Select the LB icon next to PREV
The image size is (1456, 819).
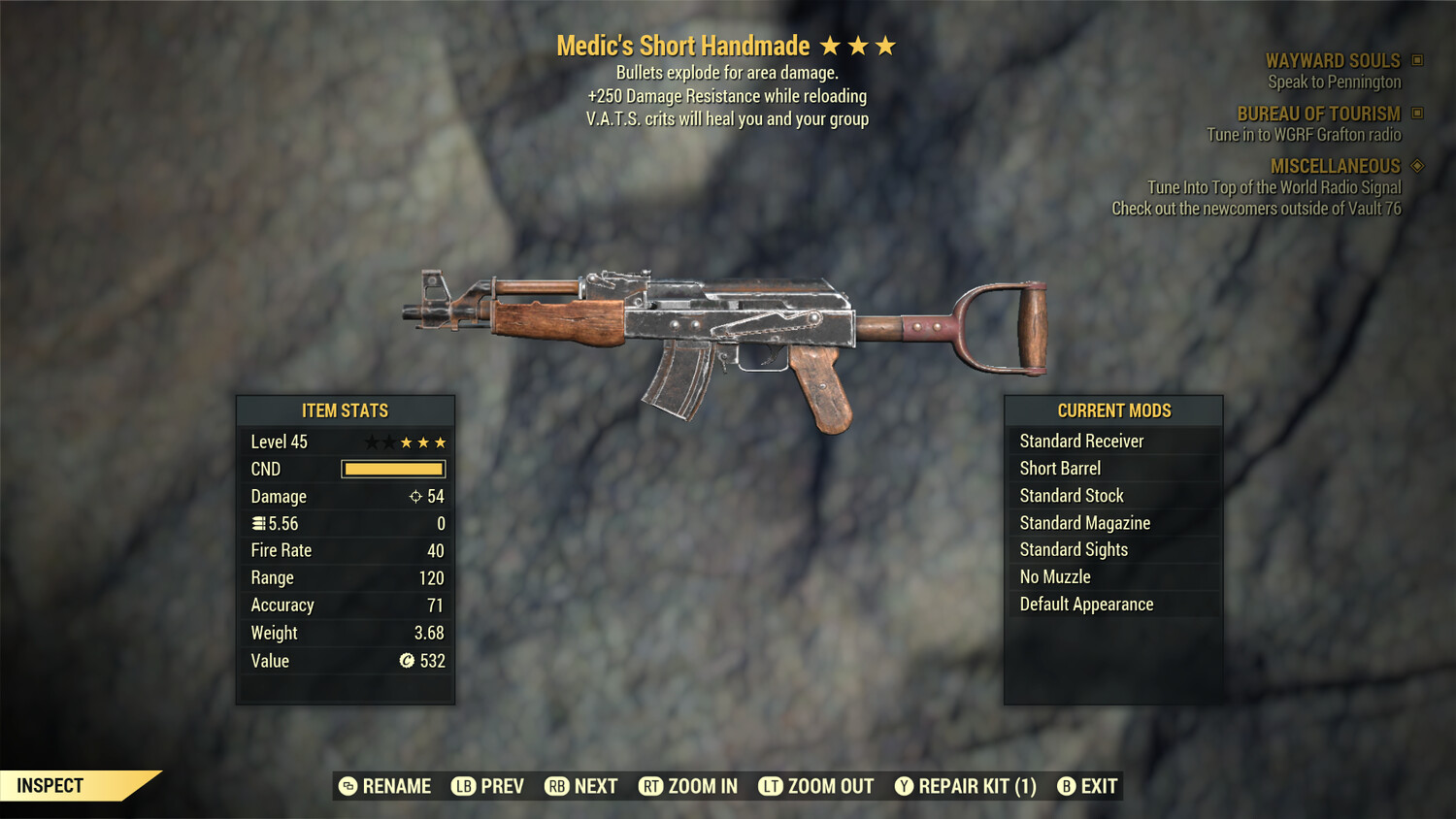point(464,786)
